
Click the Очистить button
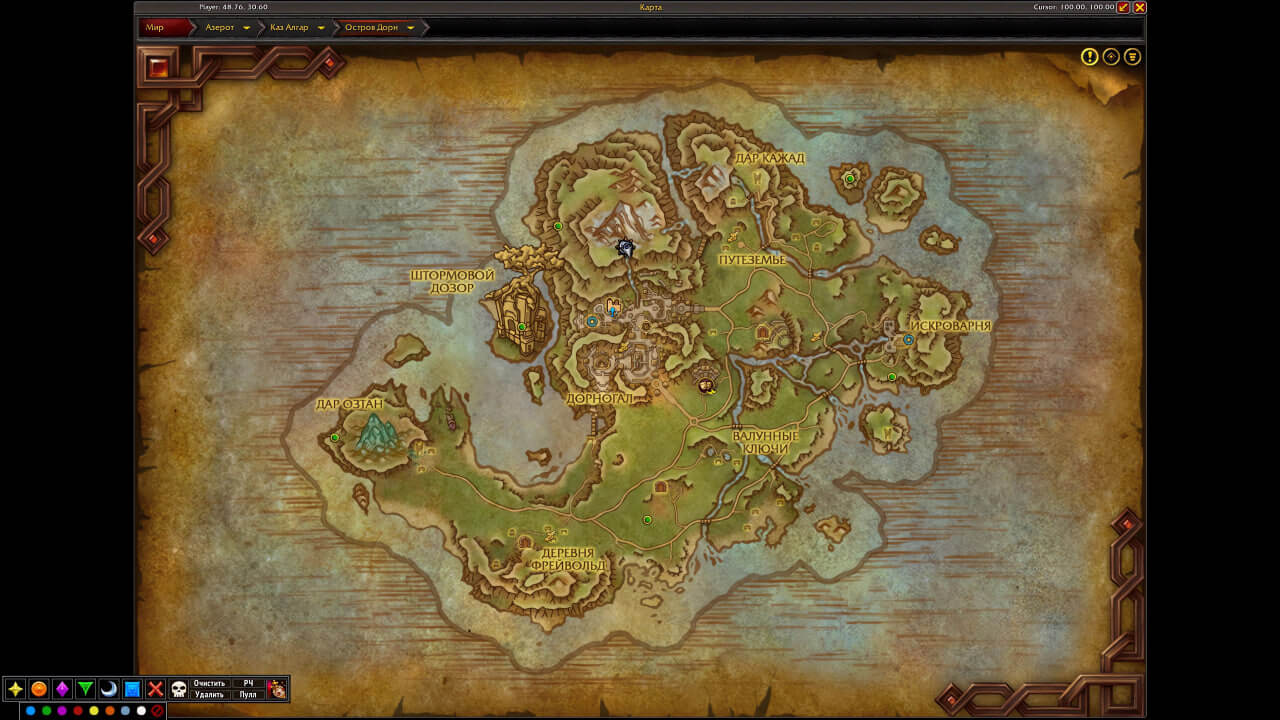210,683
